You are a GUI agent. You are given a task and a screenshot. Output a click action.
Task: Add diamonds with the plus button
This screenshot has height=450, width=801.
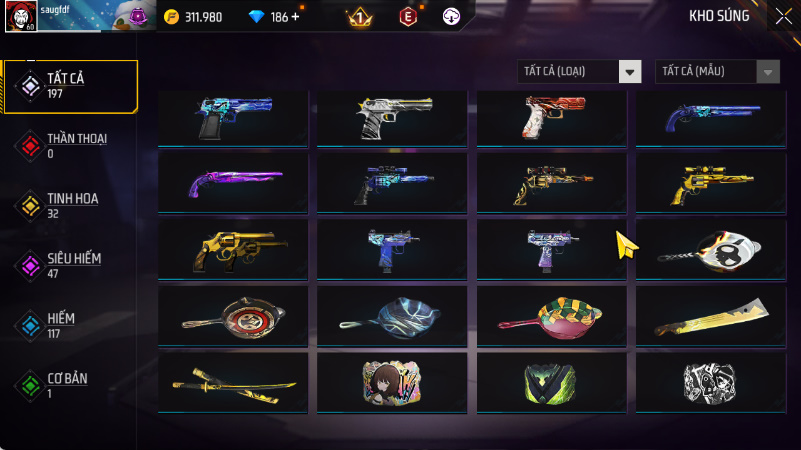coord(295,17)
